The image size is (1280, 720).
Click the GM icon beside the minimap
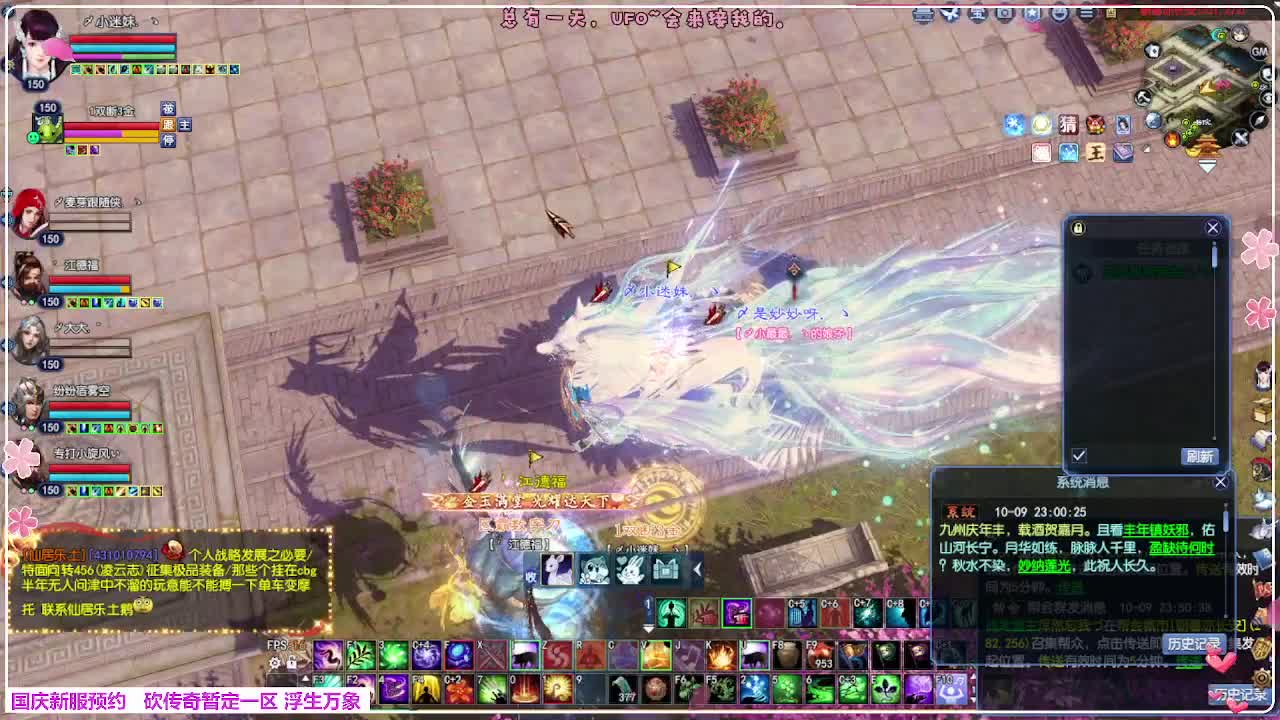click(x=1257, y=52)
